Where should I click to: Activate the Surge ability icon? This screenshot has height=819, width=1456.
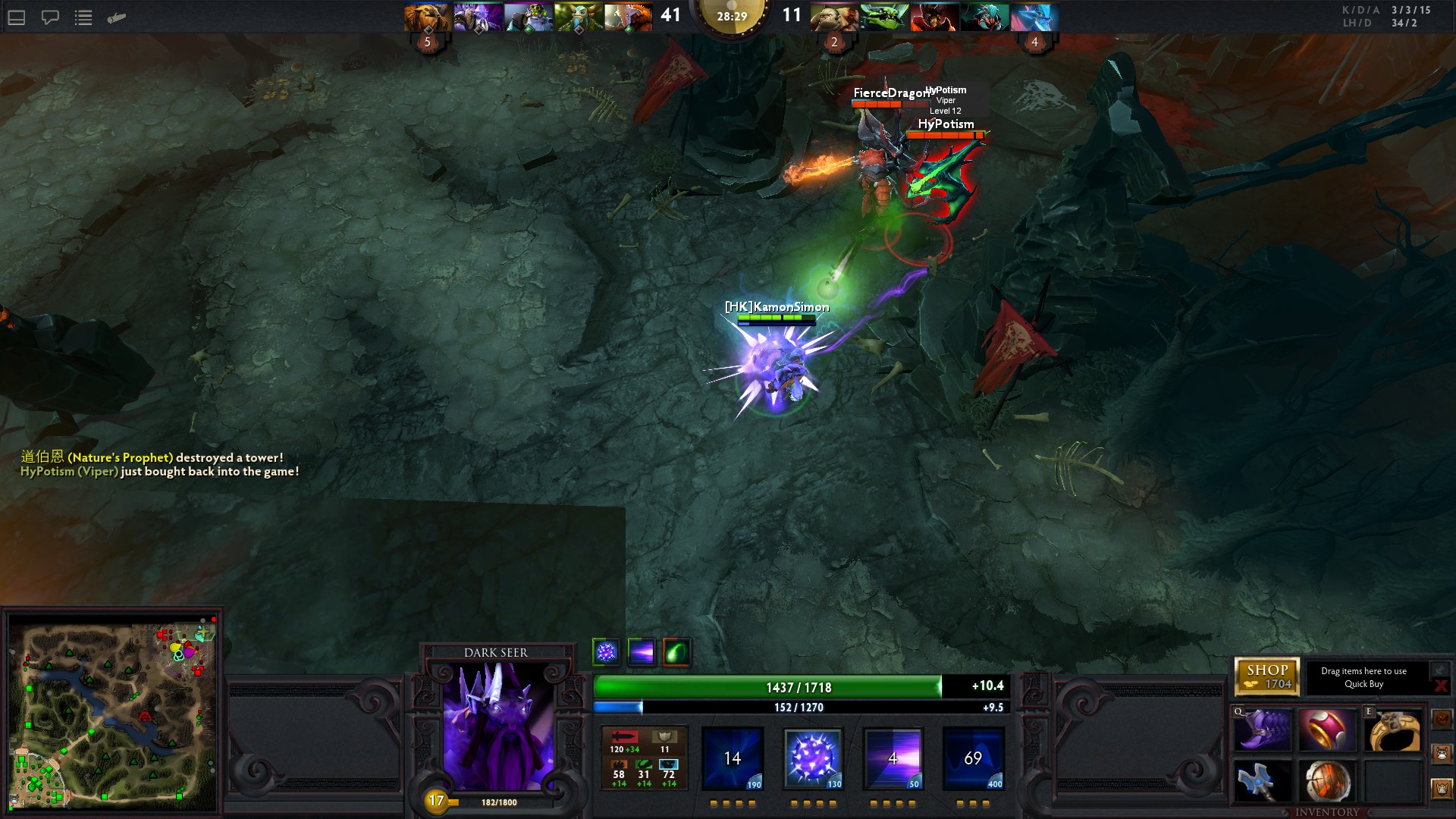[893, 758]
